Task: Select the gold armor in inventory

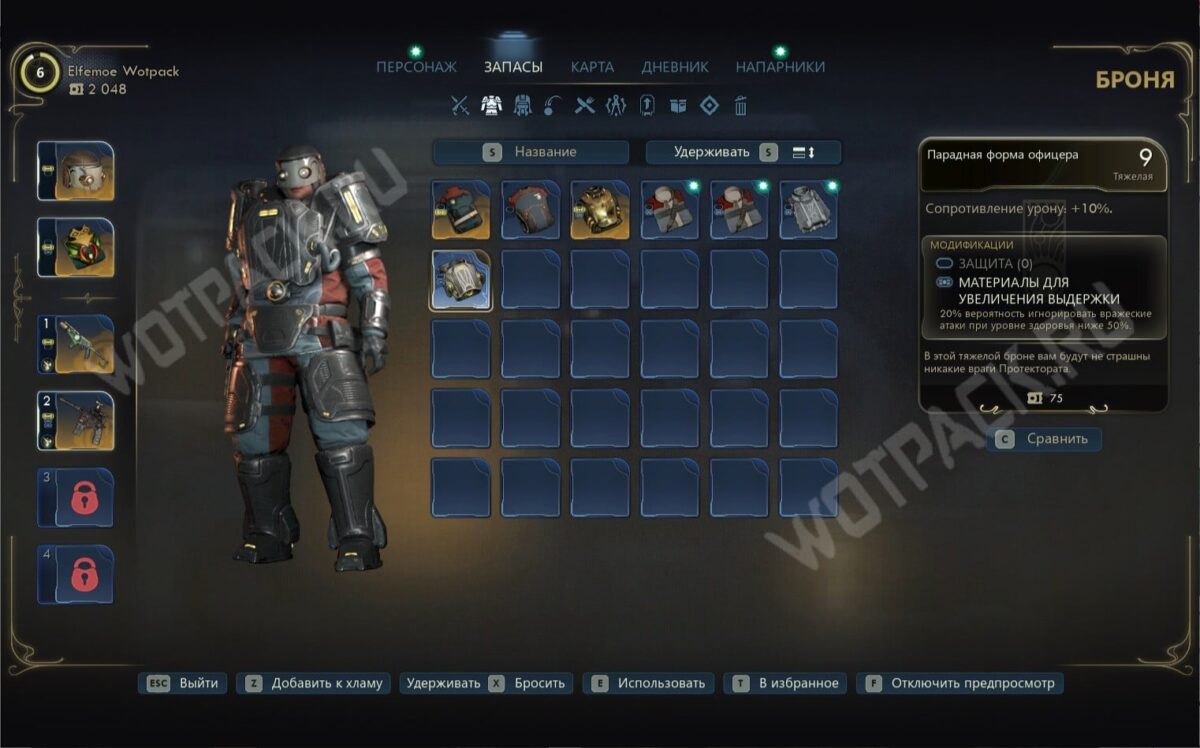Action: tap(600, 210)
